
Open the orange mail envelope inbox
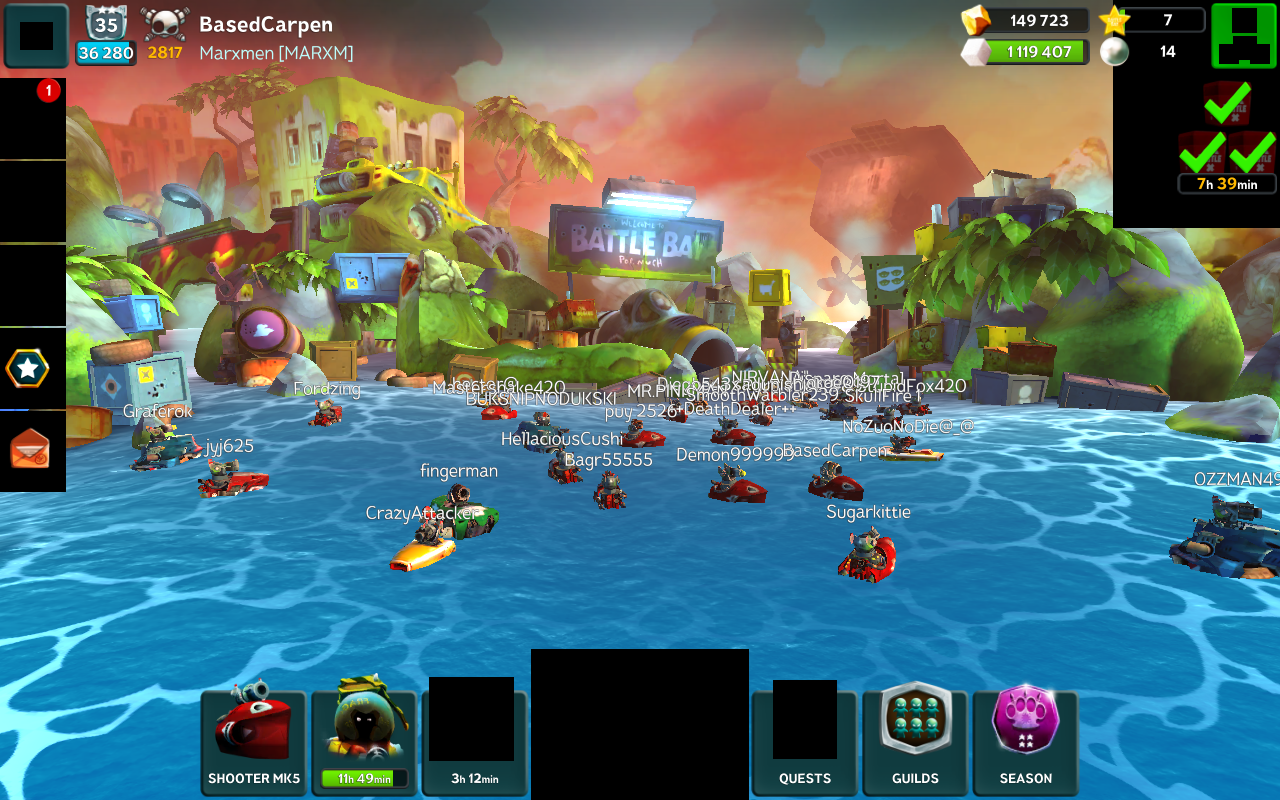coord(30,449)
